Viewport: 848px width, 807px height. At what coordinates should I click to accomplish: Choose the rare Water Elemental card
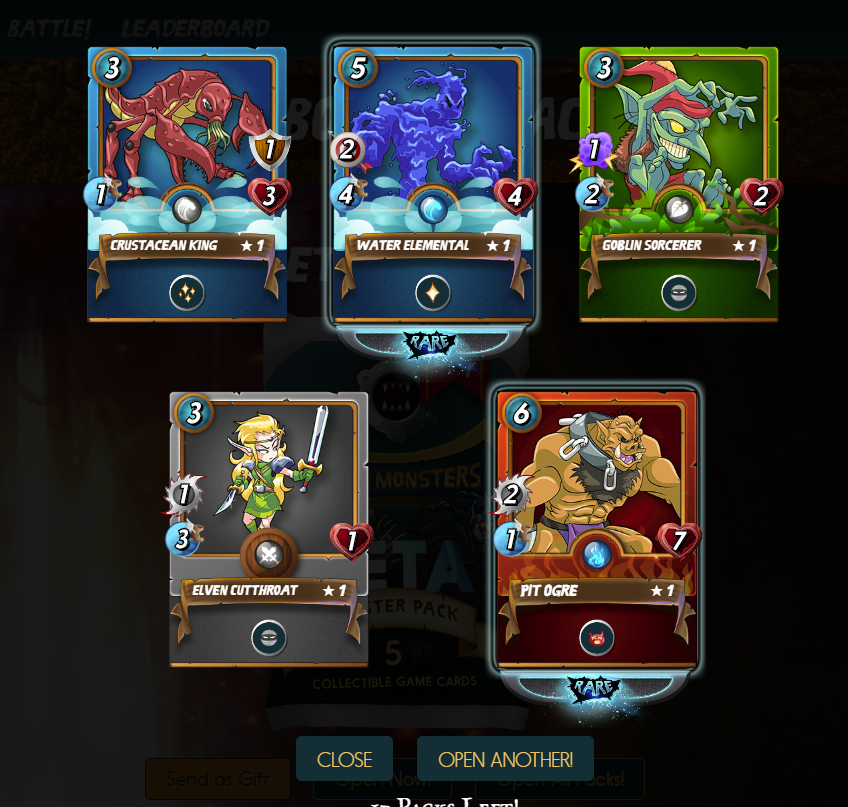pyautogui.click(x=432, y=185)
